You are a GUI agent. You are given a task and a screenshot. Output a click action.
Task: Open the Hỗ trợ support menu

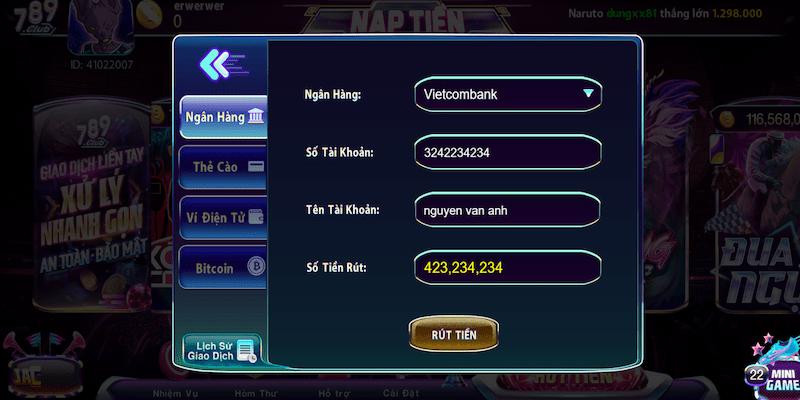pos(335,393)
